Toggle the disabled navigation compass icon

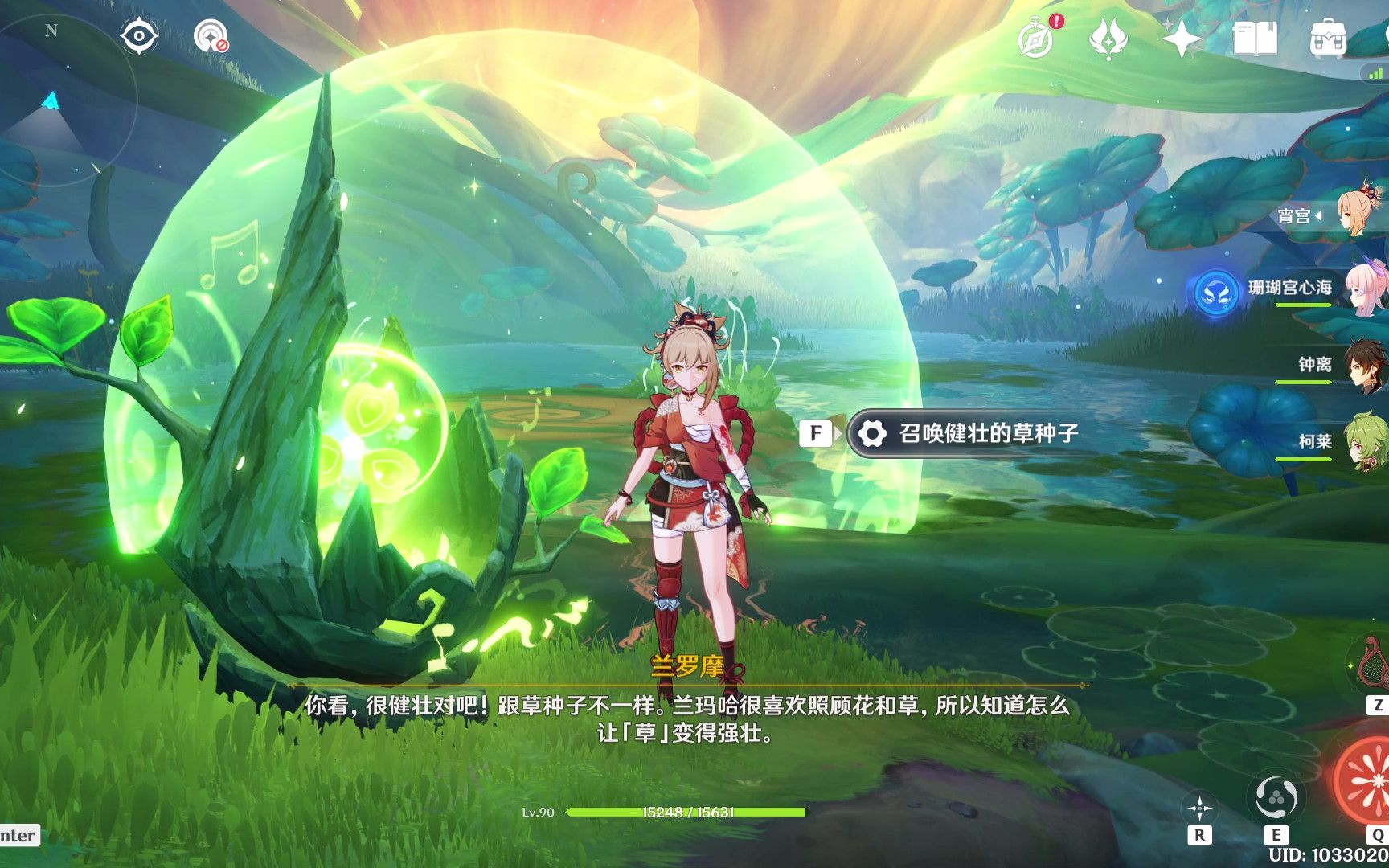tap(209, 36)
